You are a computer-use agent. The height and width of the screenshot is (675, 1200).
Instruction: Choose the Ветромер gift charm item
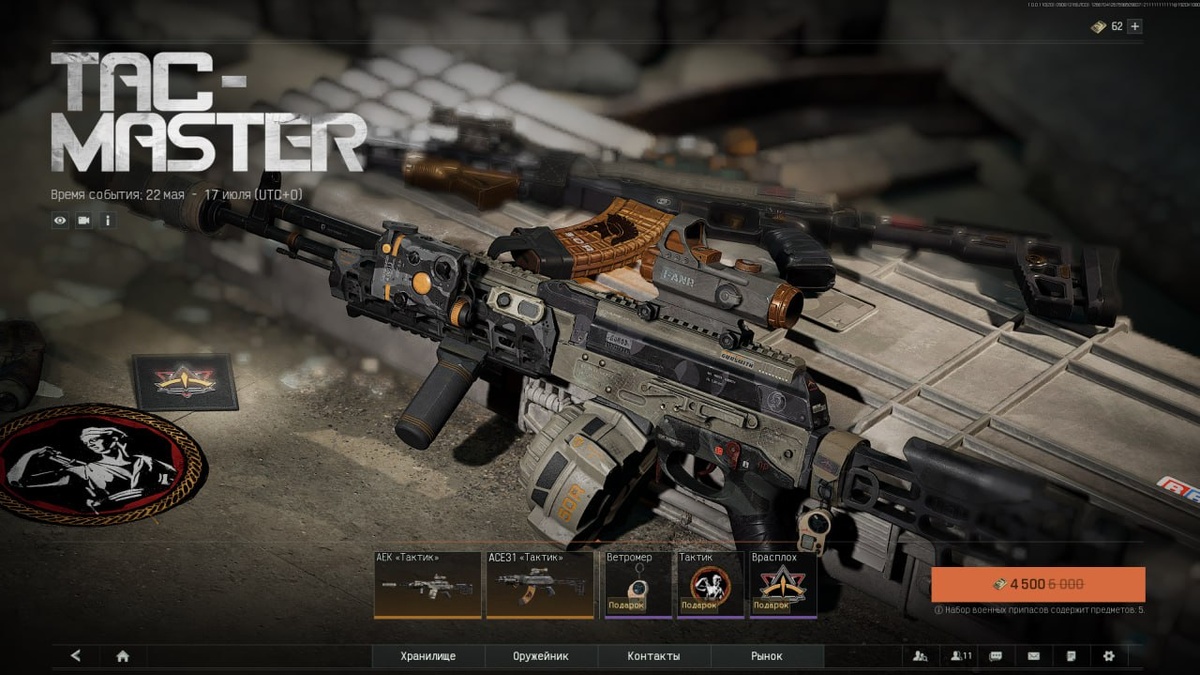638,585
